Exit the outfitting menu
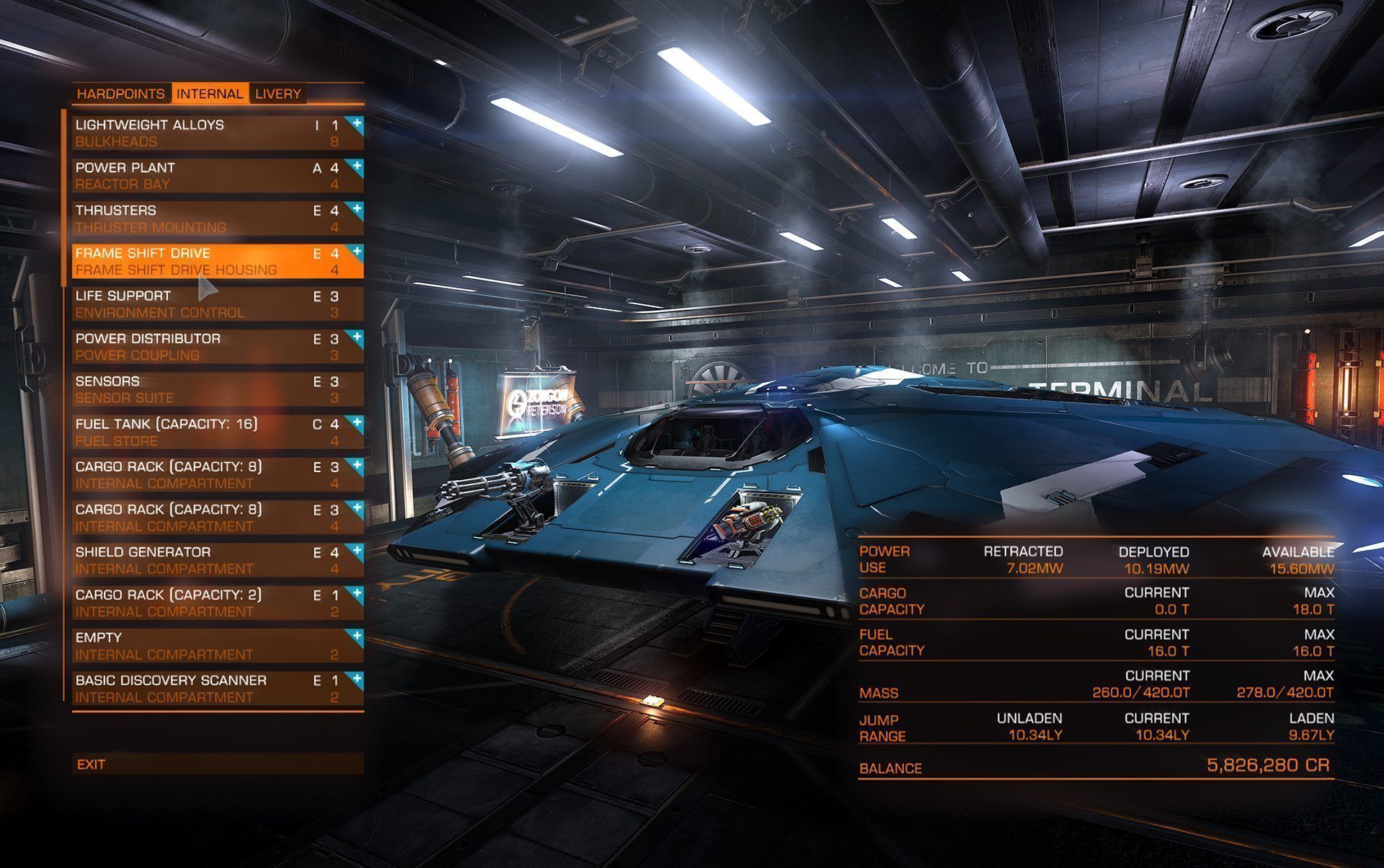The width and height of the screenshot is (1384, 868). coord(216,764)
